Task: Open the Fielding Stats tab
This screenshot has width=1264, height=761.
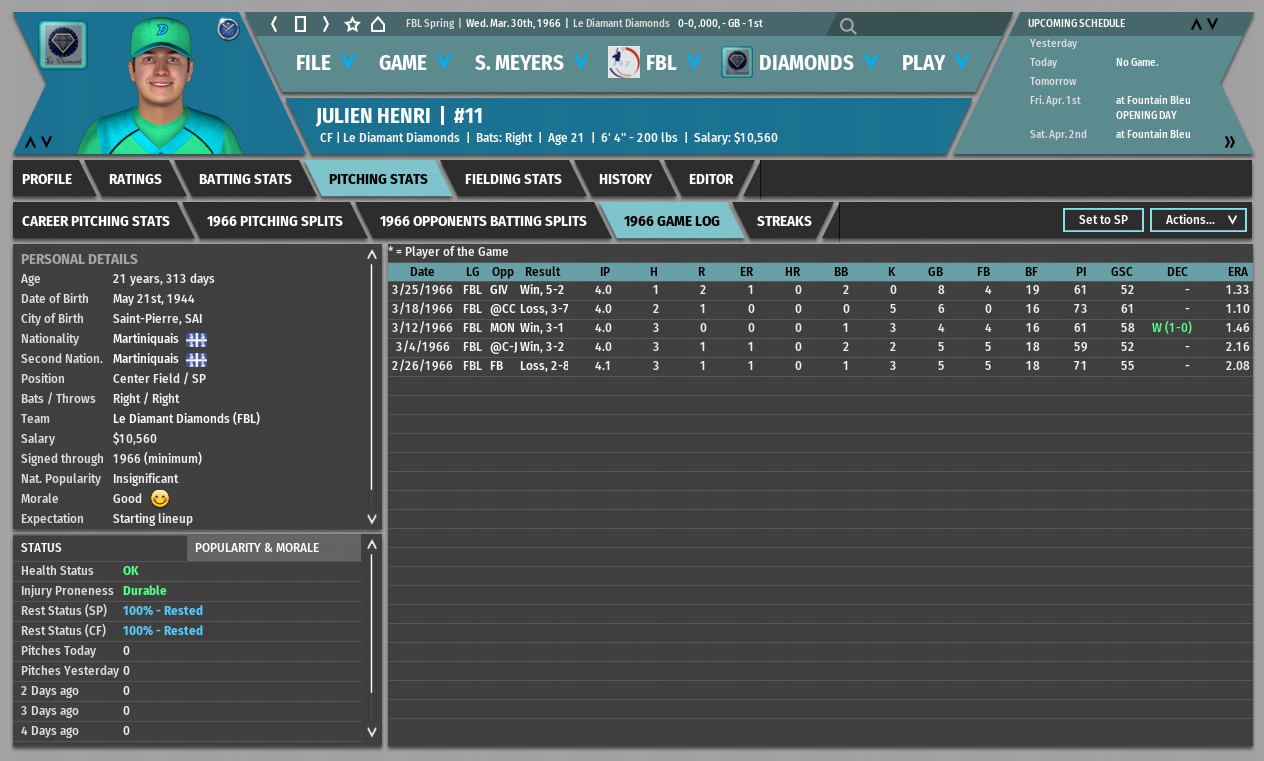Action: pyautogui.click(x=513, y=179)
